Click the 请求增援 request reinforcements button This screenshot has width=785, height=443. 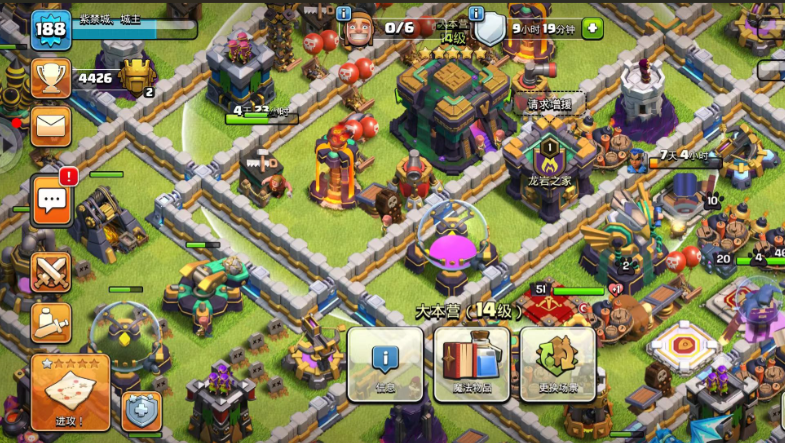(550, 103)
